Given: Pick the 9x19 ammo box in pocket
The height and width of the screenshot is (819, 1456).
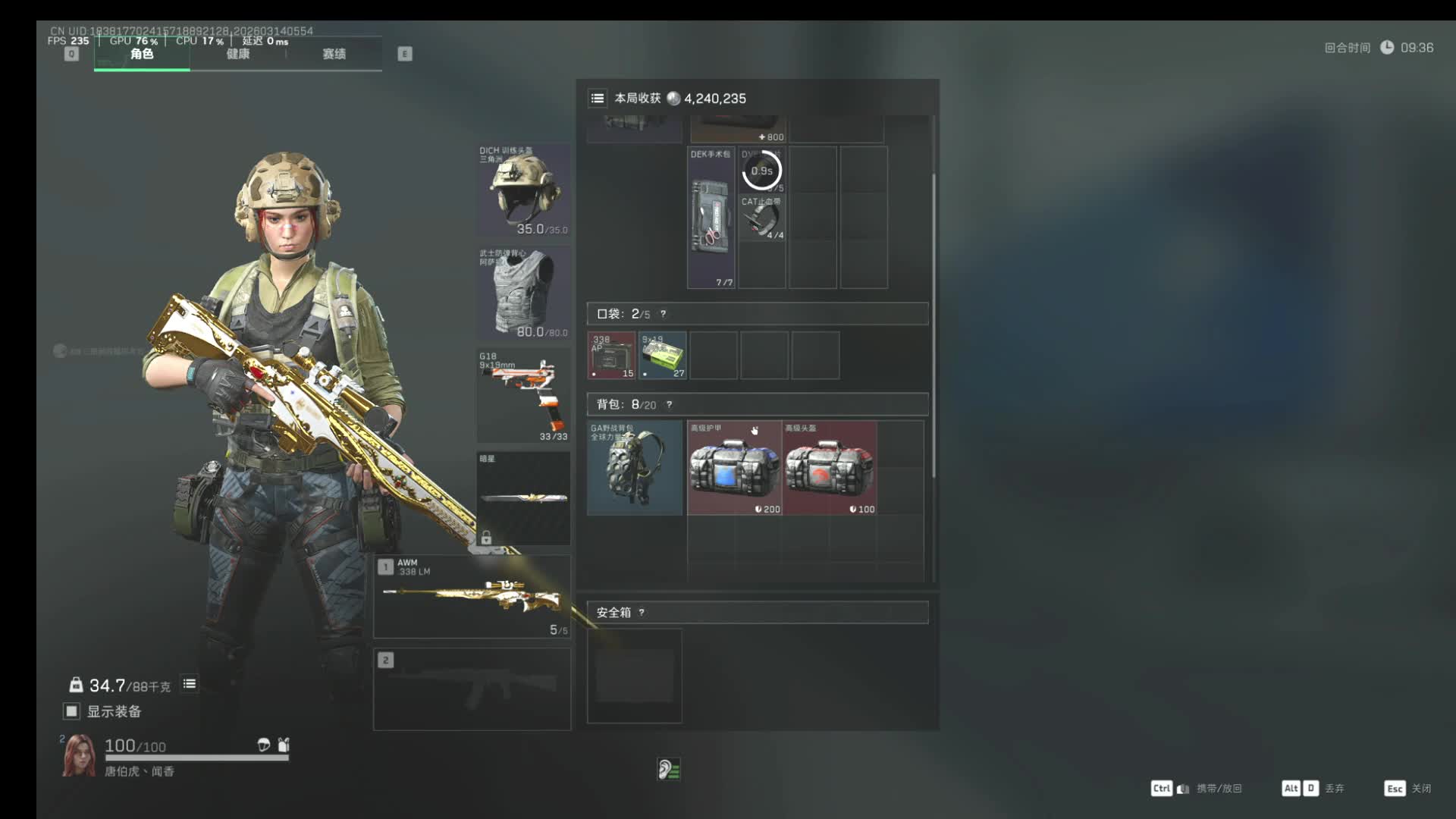Looking at the screenshot, I should tap(663, 355).
